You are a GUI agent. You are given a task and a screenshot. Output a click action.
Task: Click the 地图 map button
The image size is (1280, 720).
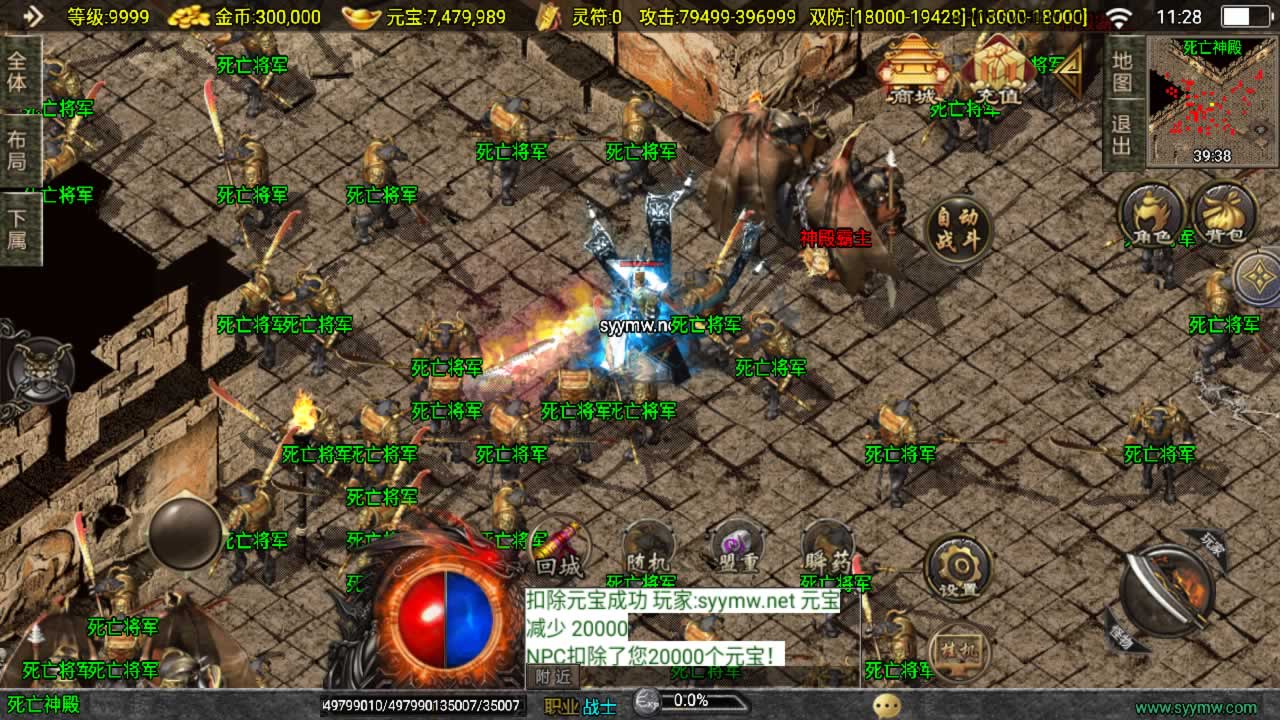(x=1123, y=71)
